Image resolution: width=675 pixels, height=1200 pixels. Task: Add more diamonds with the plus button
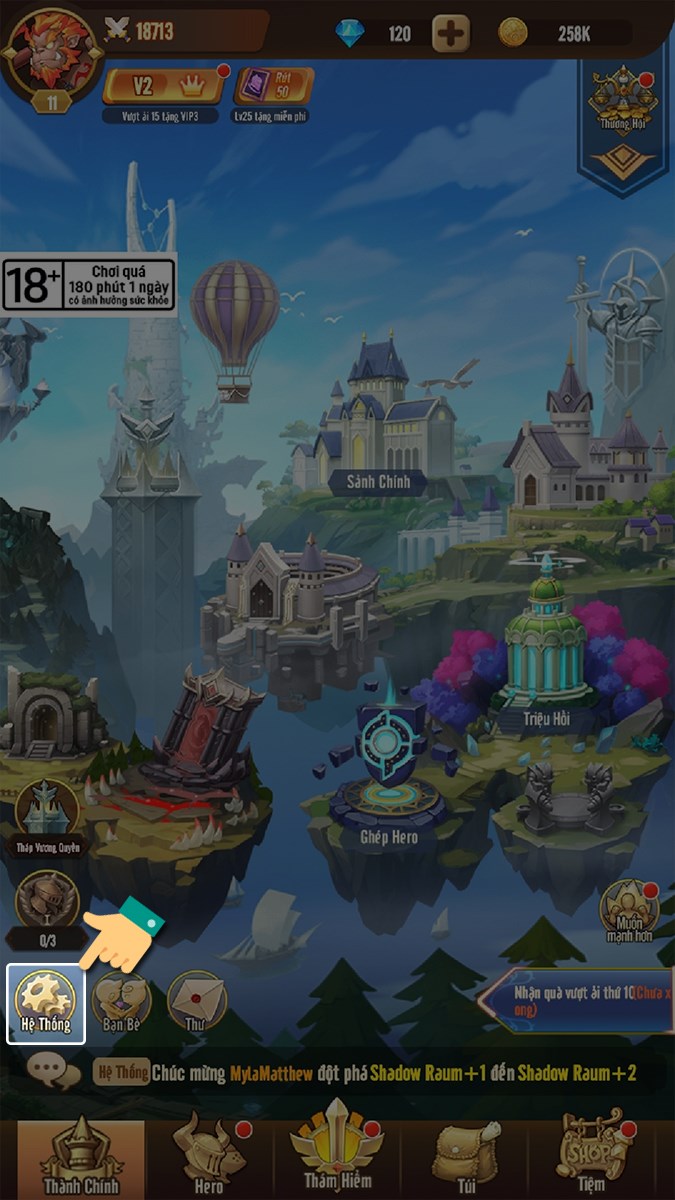(451, 34)
